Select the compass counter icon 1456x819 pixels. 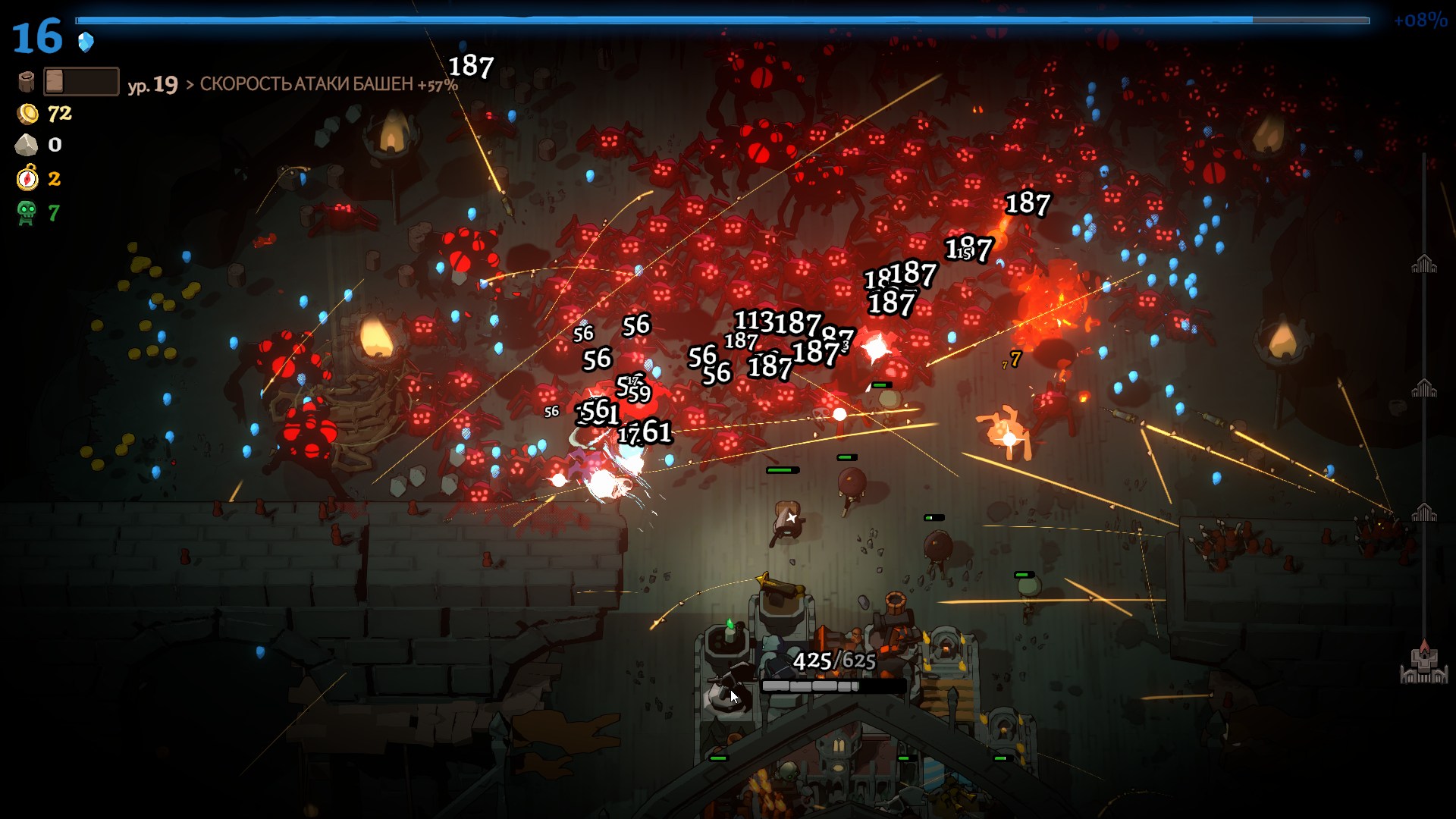point(27,178)
